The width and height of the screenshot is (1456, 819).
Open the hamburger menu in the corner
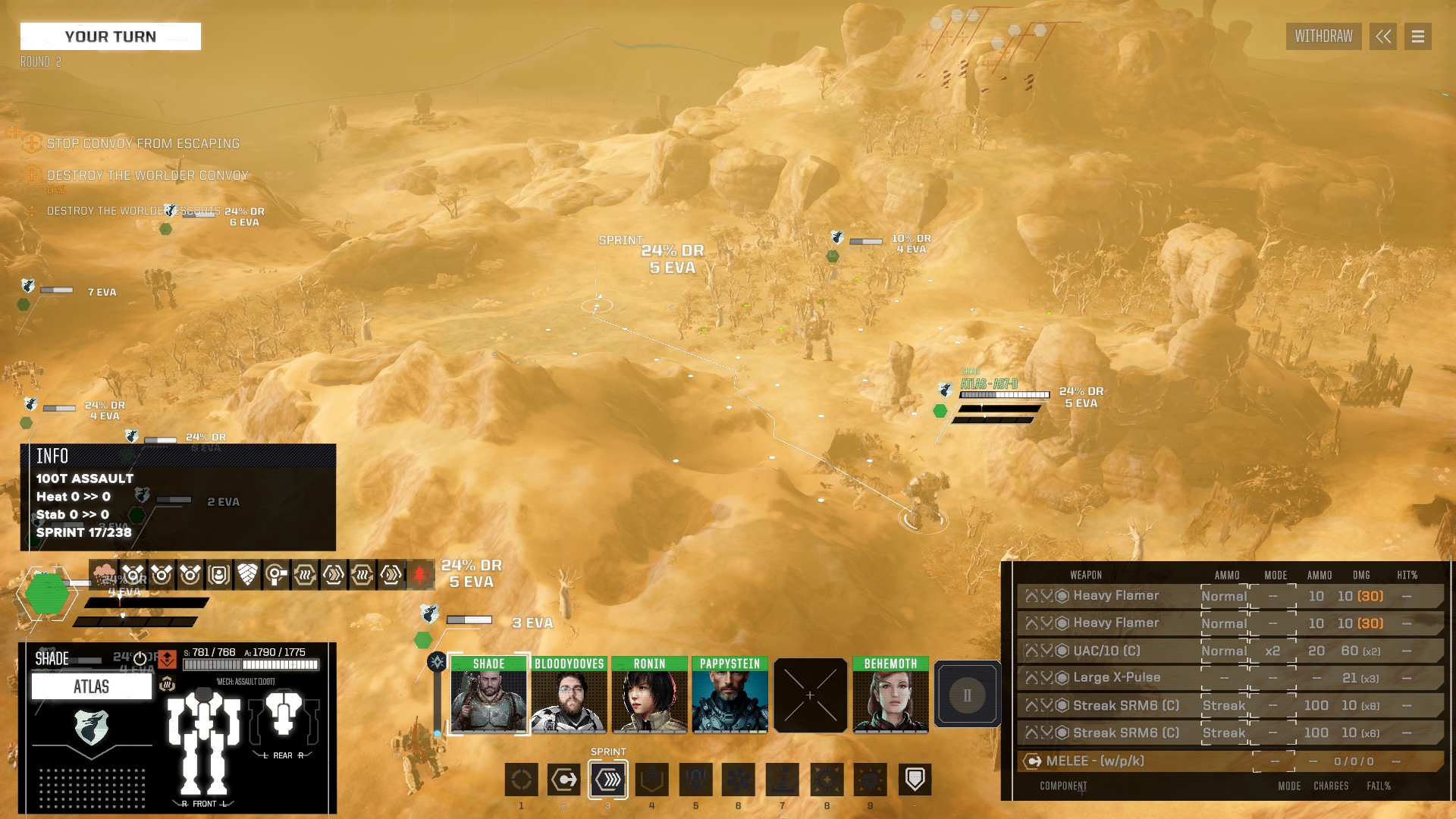point(1417,36)
